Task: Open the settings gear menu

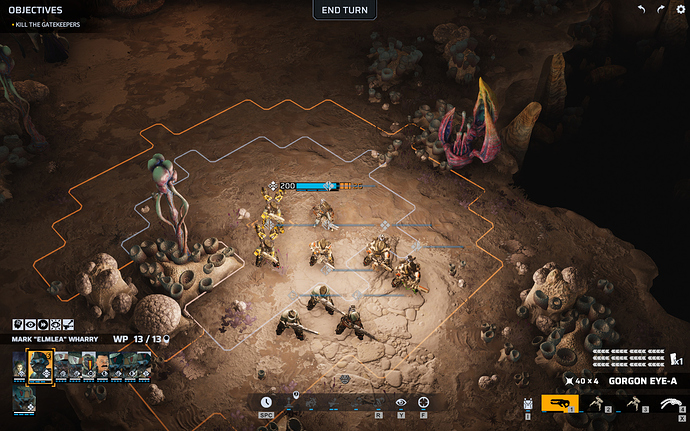Action: tap(681, 9)
